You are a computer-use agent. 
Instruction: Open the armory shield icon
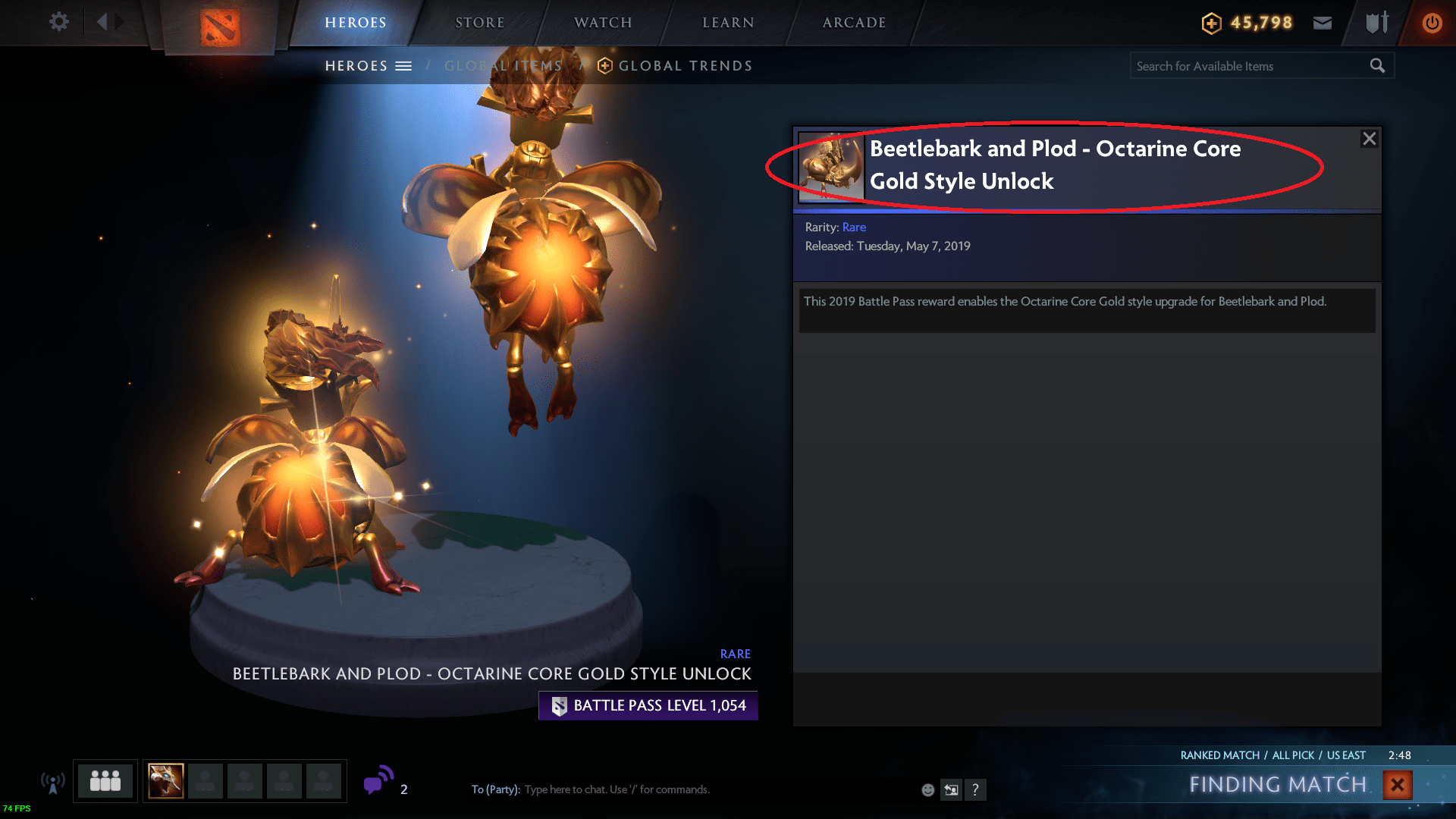click(x=1376, y=23)
